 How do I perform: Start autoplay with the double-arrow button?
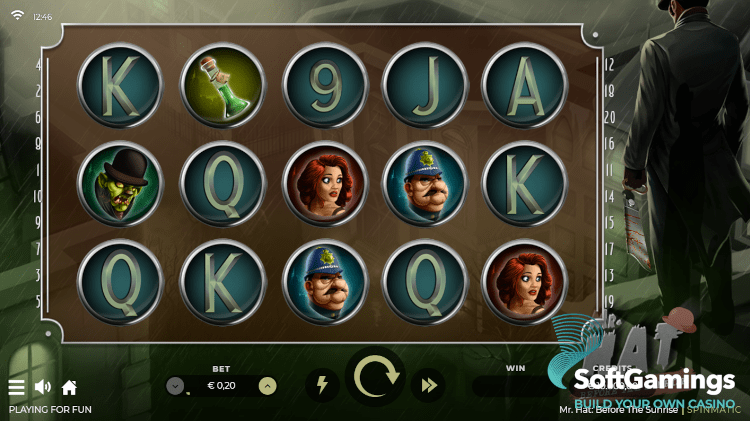(x=430, y=384)
